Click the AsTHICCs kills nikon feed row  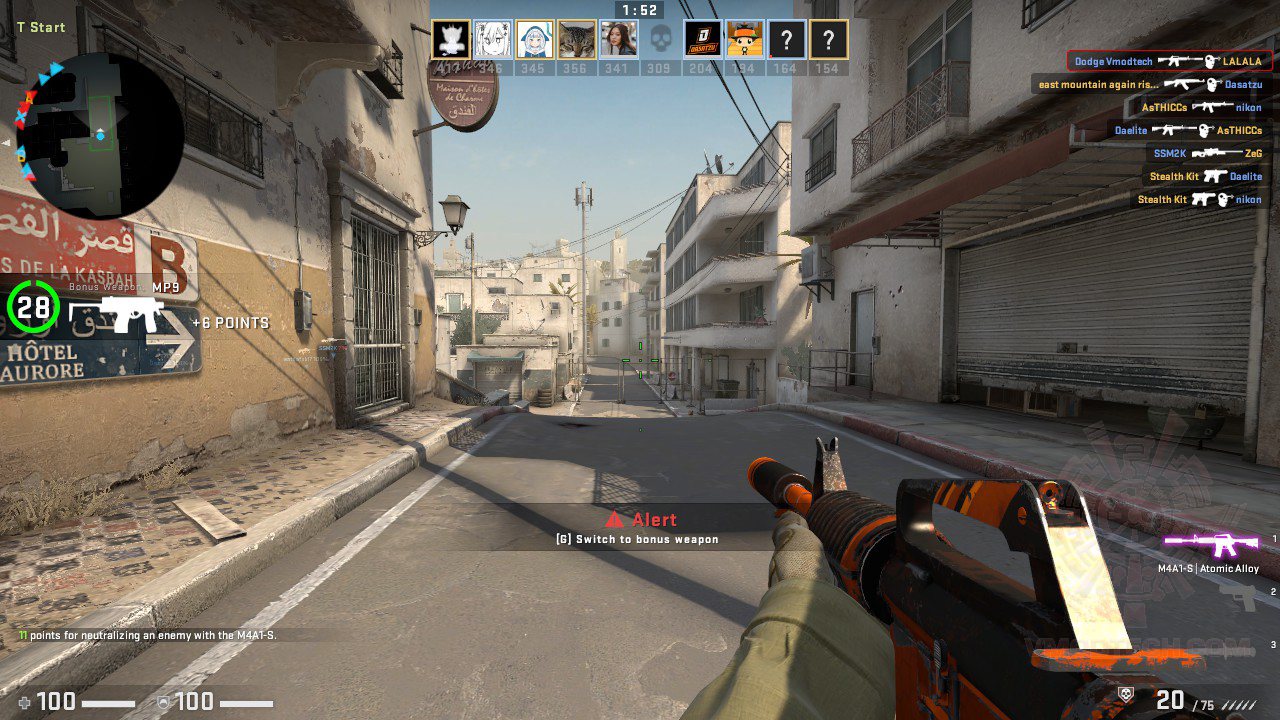pyautogui.click(x=1201, y=107)
